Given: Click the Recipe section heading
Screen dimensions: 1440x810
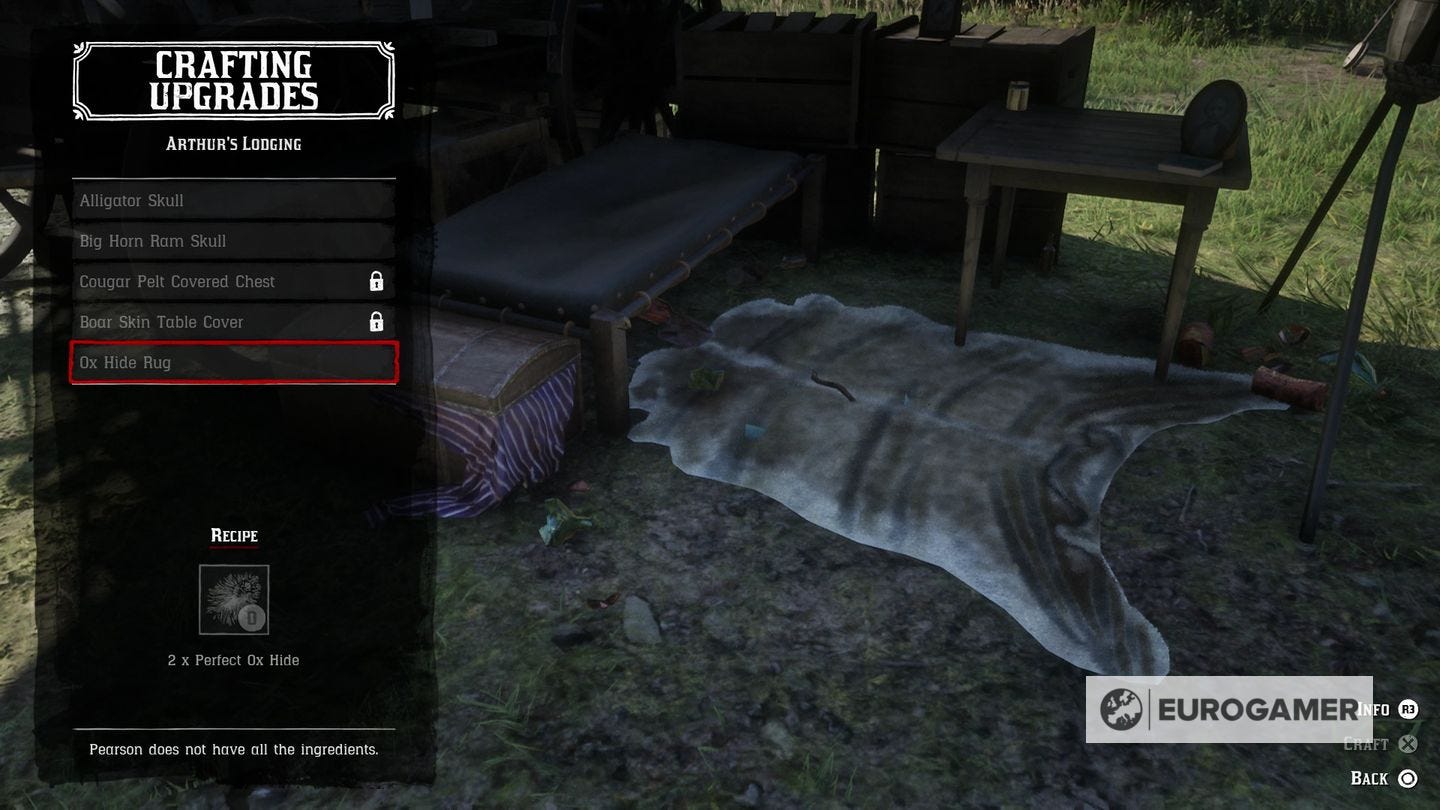Looking at the screenshot, I should pos(233,535).
